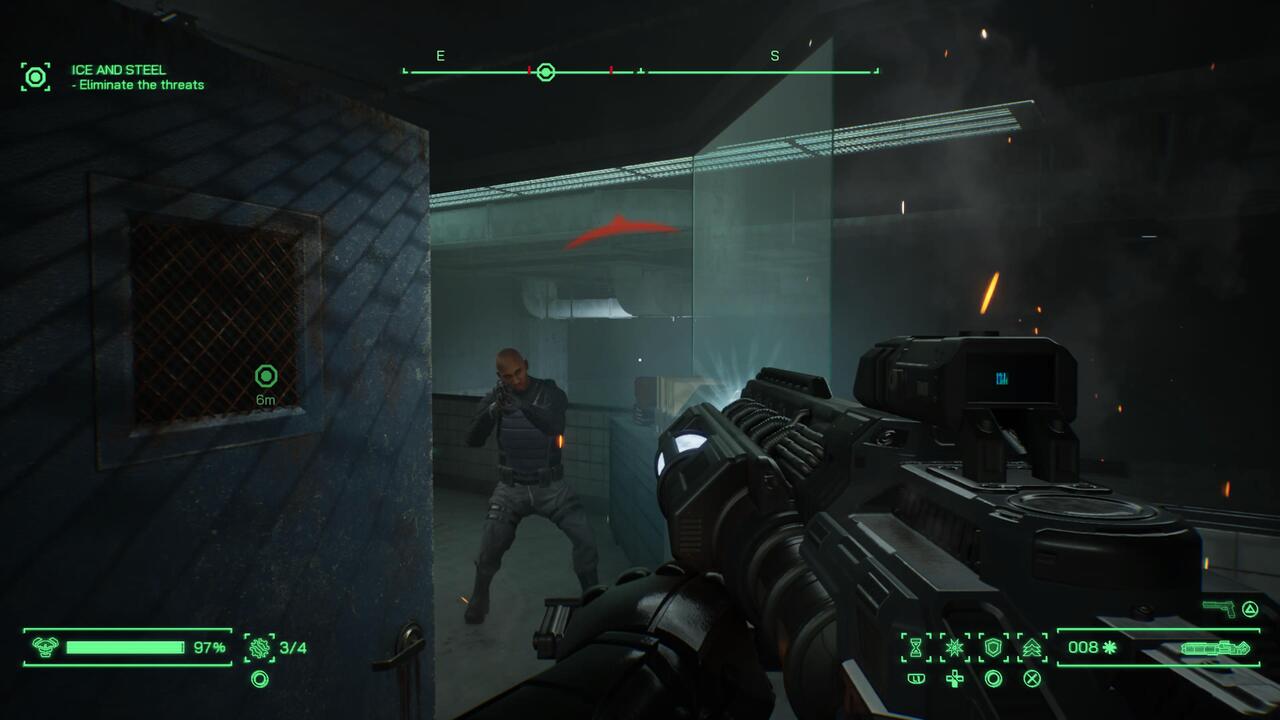Use the triple-chevron dash ability
The height and width of the screenshot is (720, 1280).
point(1032,648)
